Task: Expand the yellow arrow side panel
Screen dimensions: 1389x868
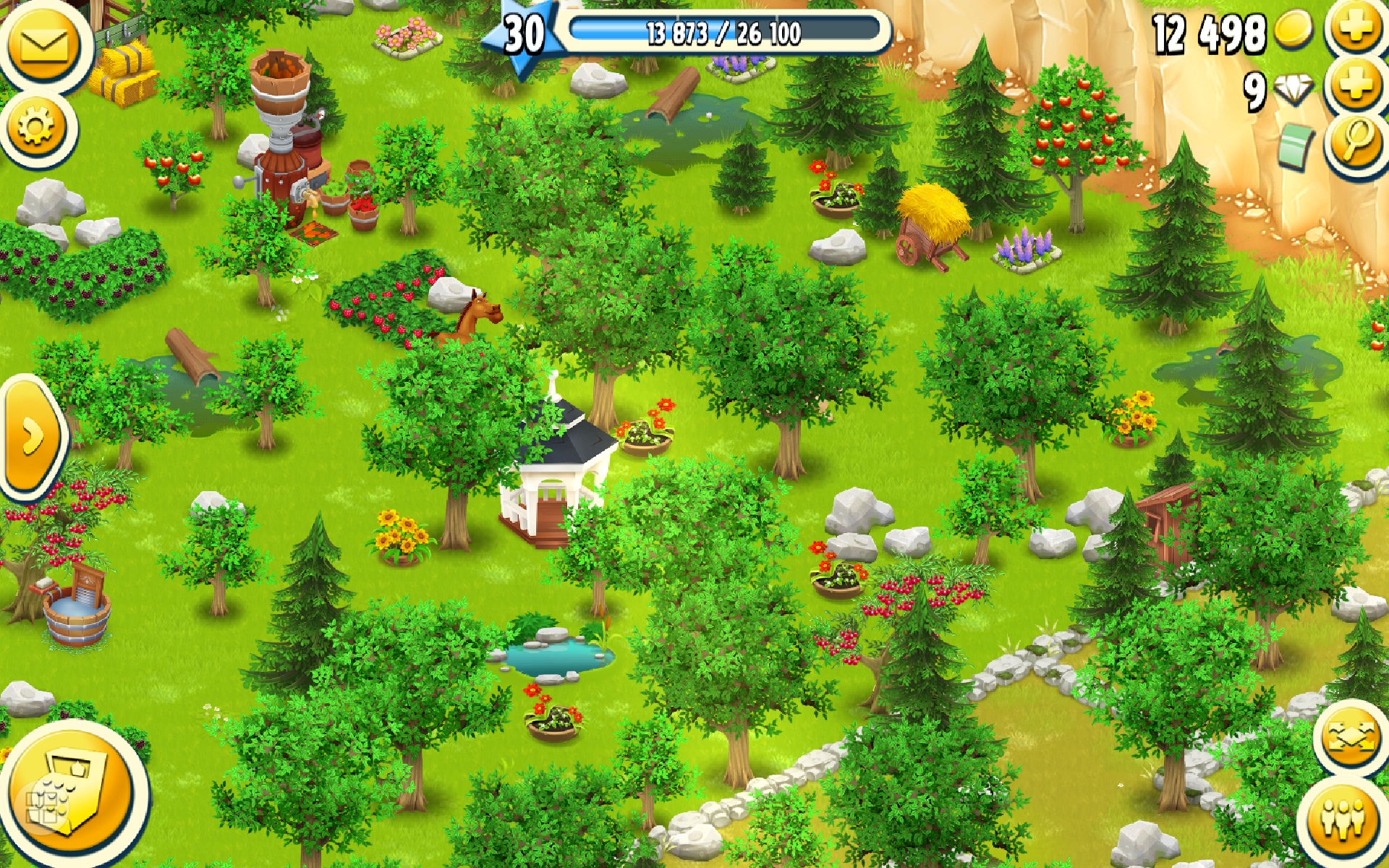Action: [32, 437]
